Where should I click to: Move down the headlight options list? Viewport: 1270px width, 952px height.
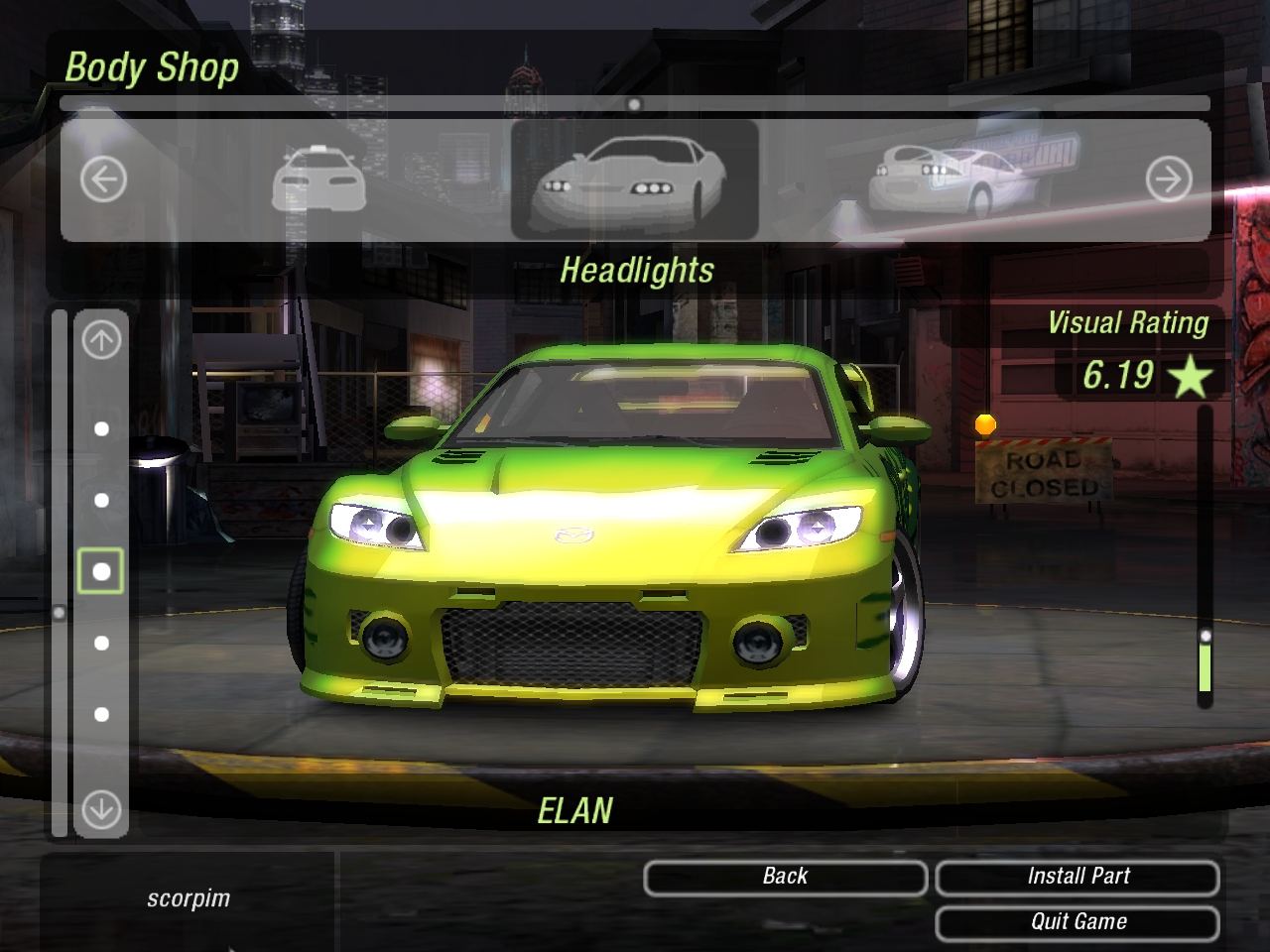101,809
